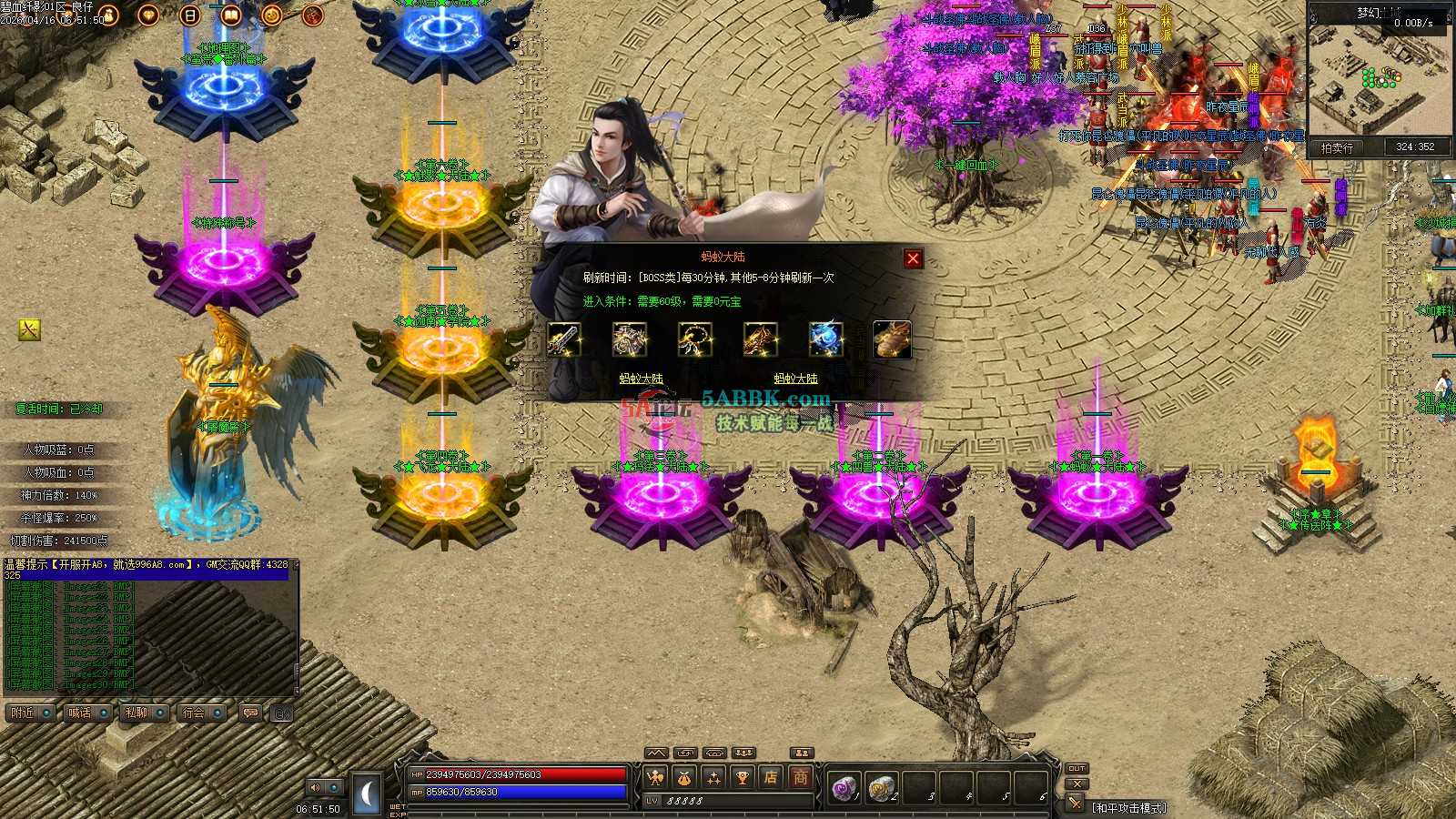1456x819 pixels.
Task: Use the gold scroll in hotbar slot 2
Action: [881, 787]
